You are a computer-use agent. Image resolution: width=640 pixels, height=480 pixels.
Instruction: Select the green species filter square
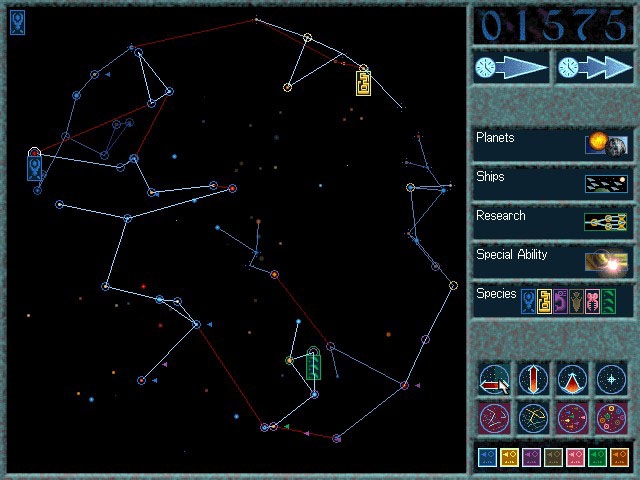click(x=597, y=458)
